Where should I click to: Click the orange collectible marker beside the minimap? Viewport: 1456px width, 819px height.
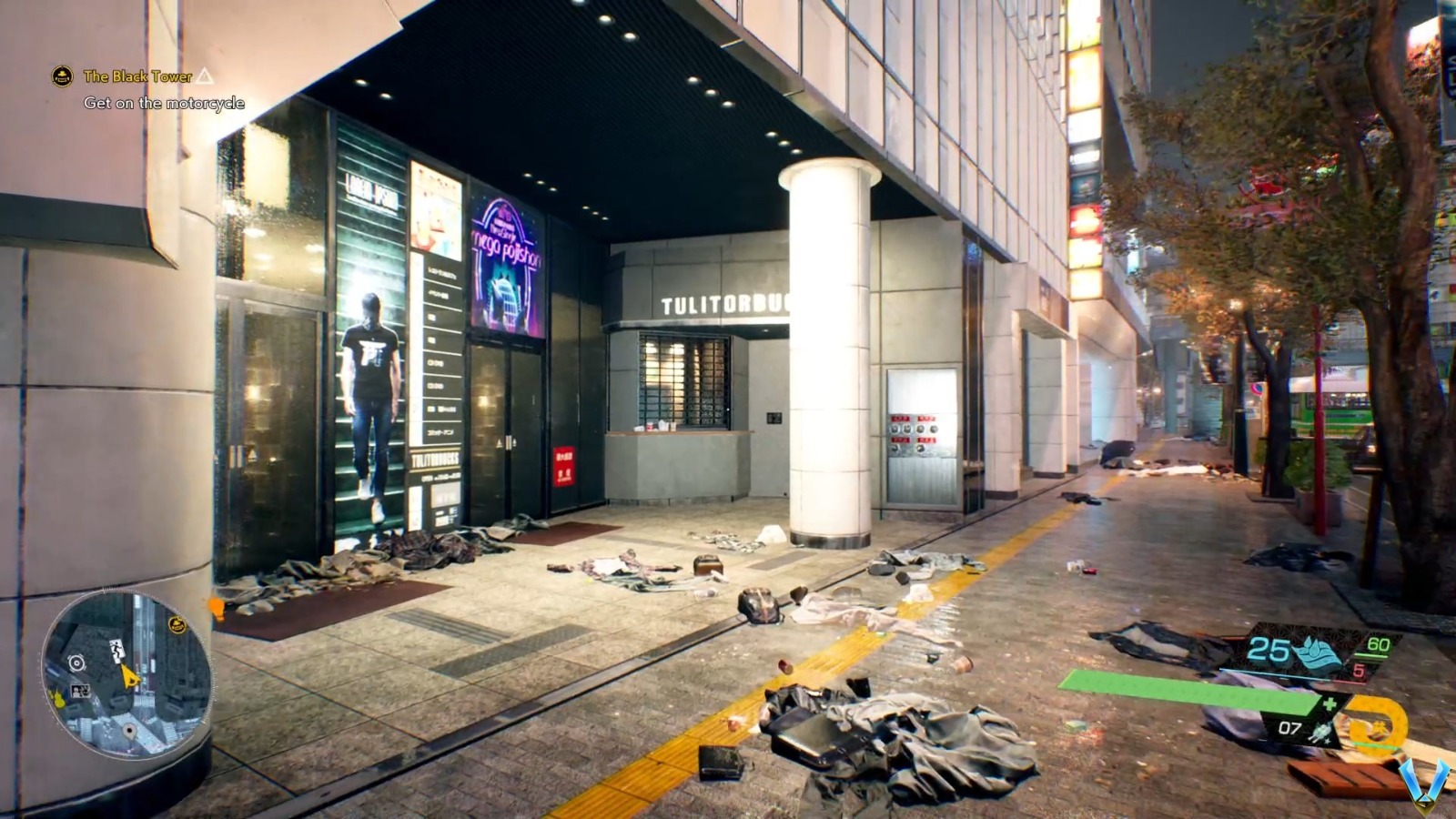[x=217, y=607]
